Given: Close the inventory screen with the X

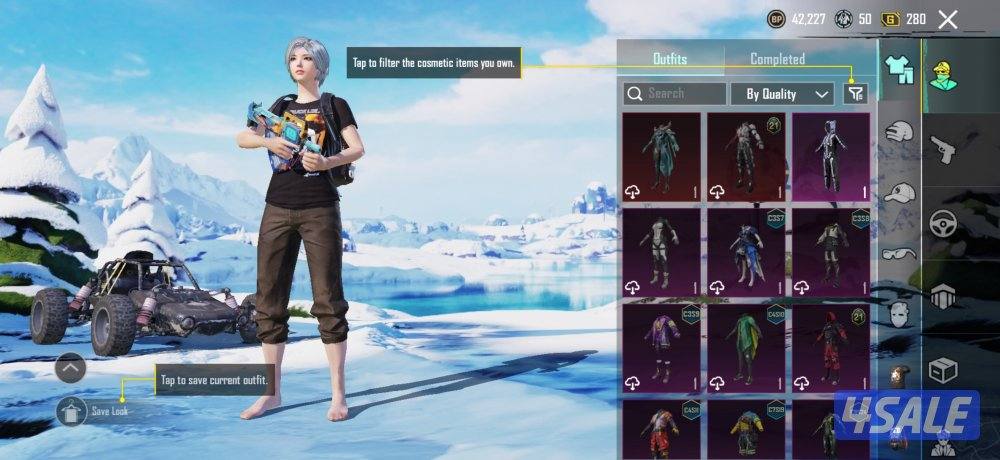Looking at the screenshot, I should [948, 19].
